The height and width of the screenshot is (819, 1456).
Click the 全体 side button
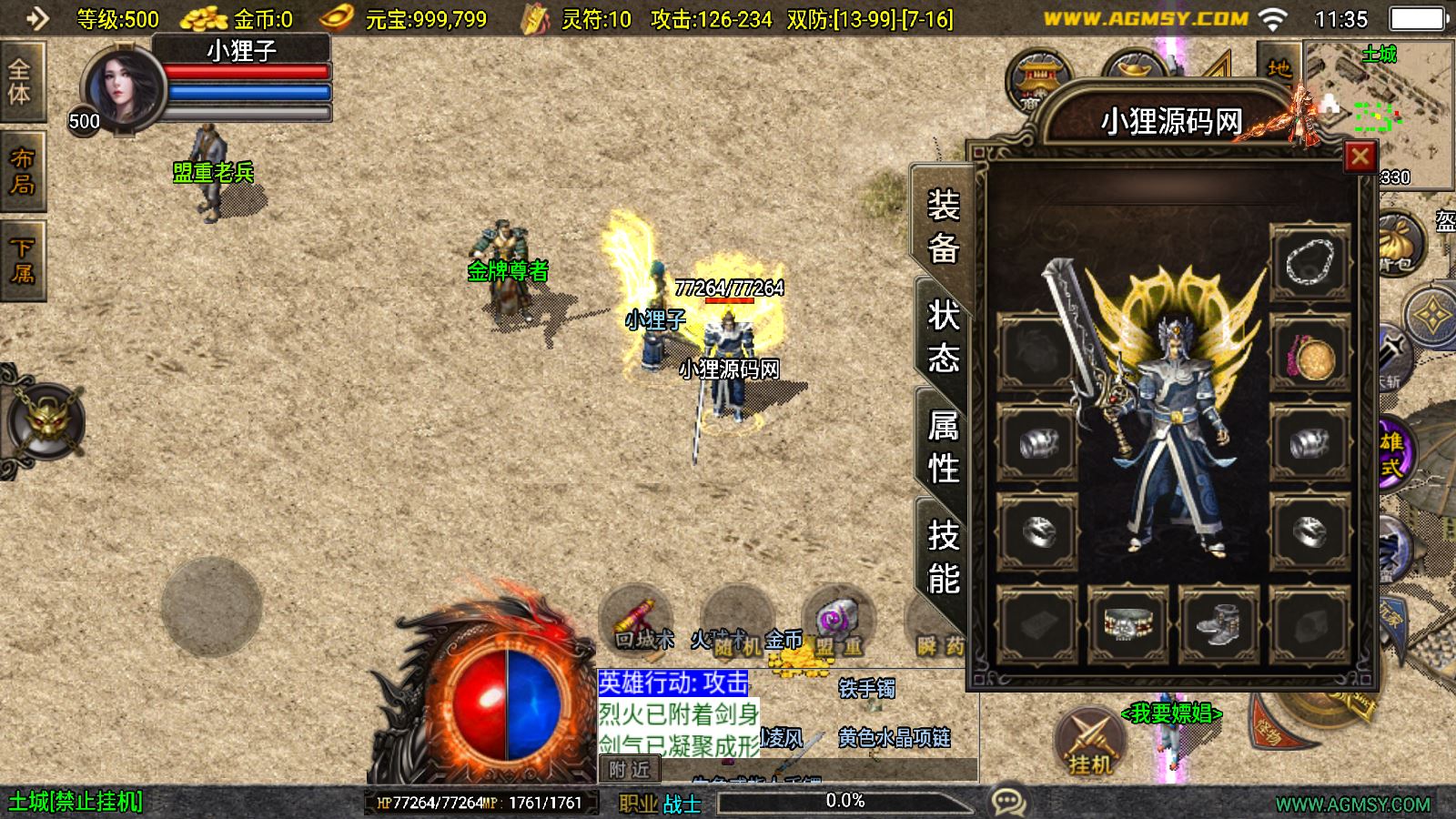[x=20, y=82]
